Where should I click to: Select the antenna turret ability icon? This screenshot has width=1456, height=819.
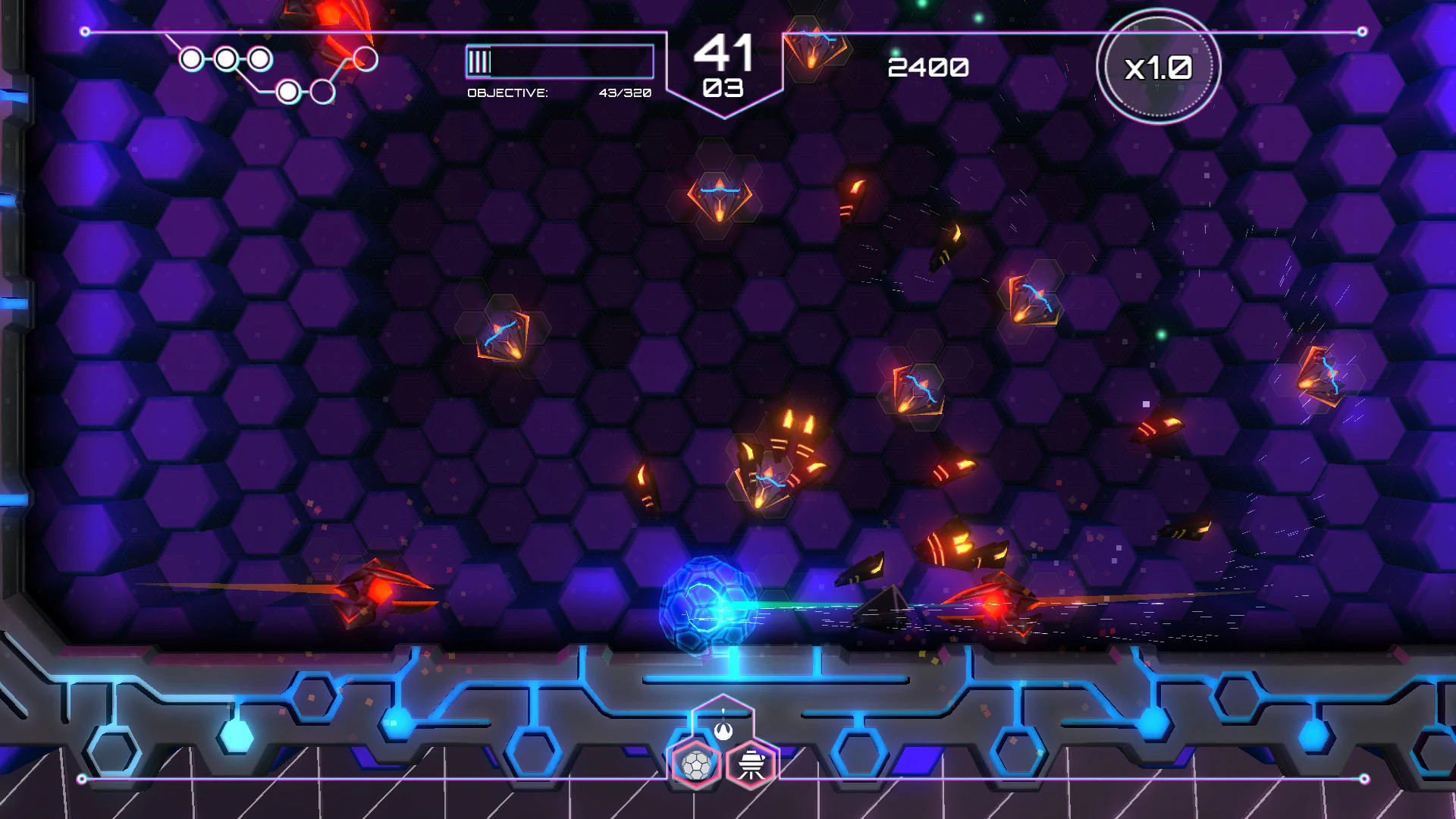[748, 764]
